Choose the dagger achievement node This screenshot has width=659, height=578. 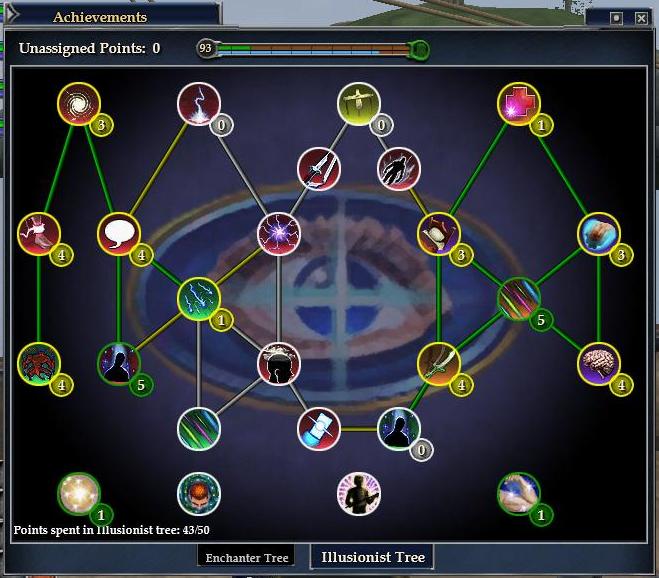point(319,169)
